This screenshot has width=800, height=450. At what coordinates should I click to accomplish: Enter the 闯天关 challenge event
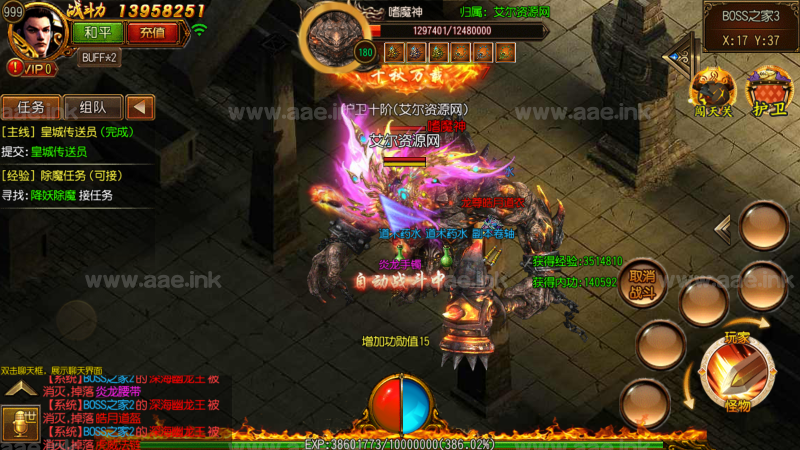point(714,92)
